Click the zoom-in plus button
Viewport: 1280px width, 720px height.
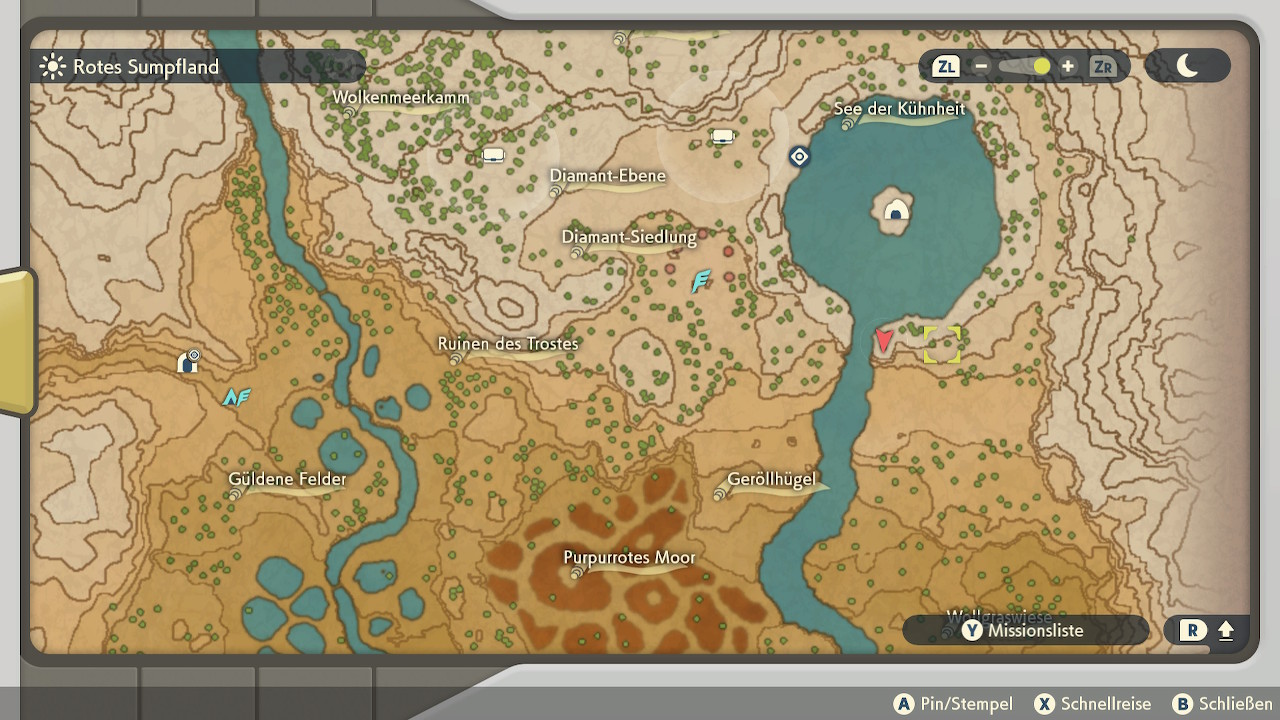coord(1068,66)
